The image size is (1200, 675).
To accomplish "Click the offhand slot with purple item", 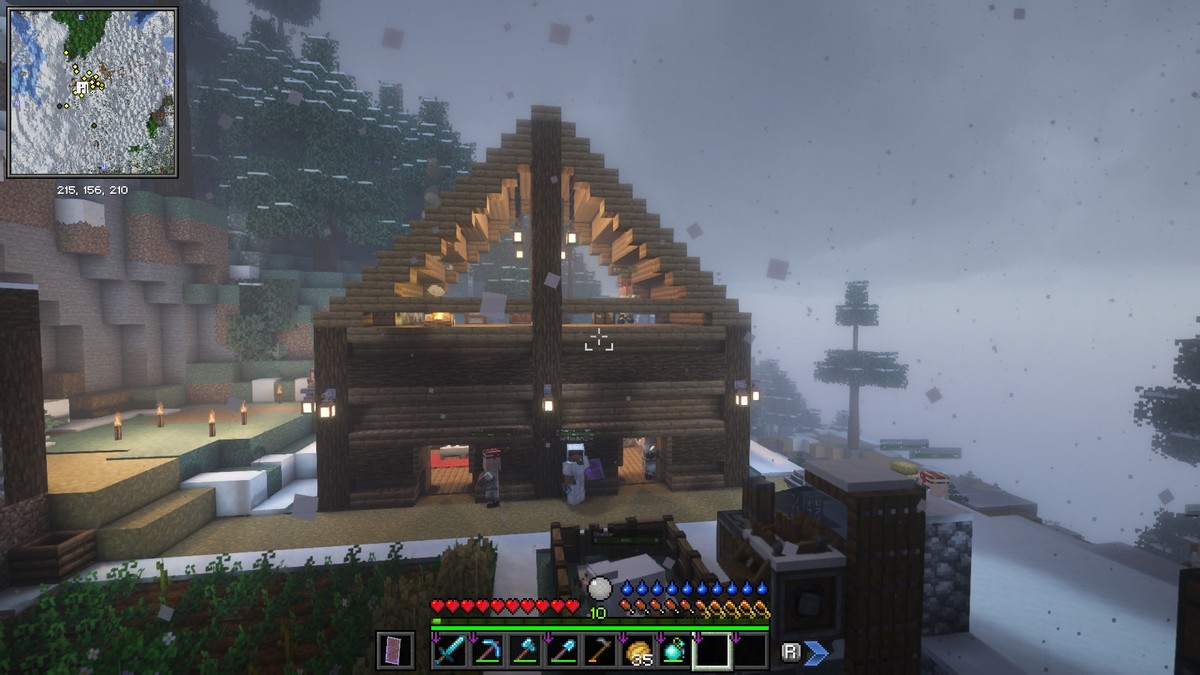I will click(x=395, y=651).
